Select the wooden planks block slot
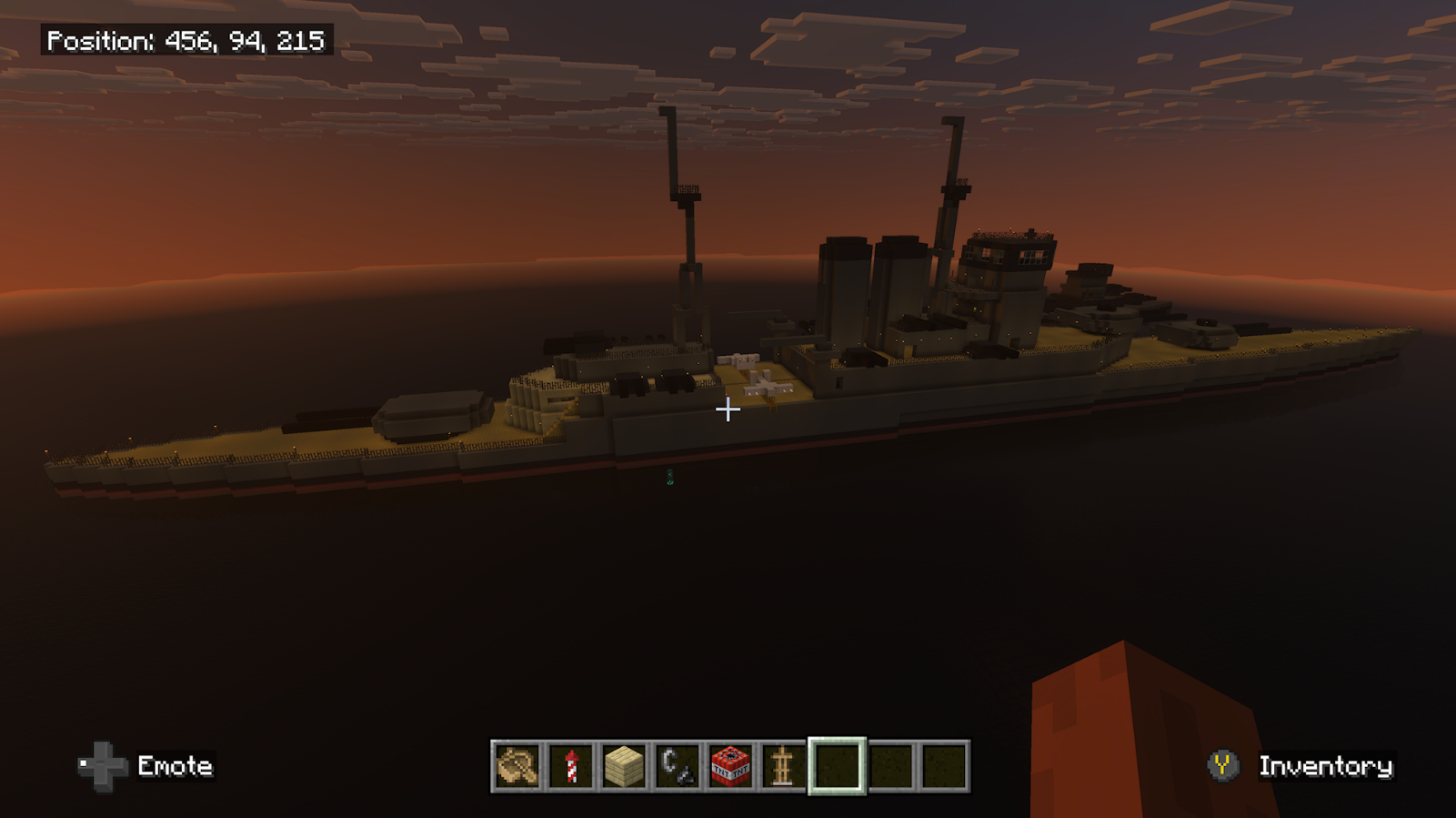The width and height of the screenshot is (1456, 818). [x=624, y=766]
